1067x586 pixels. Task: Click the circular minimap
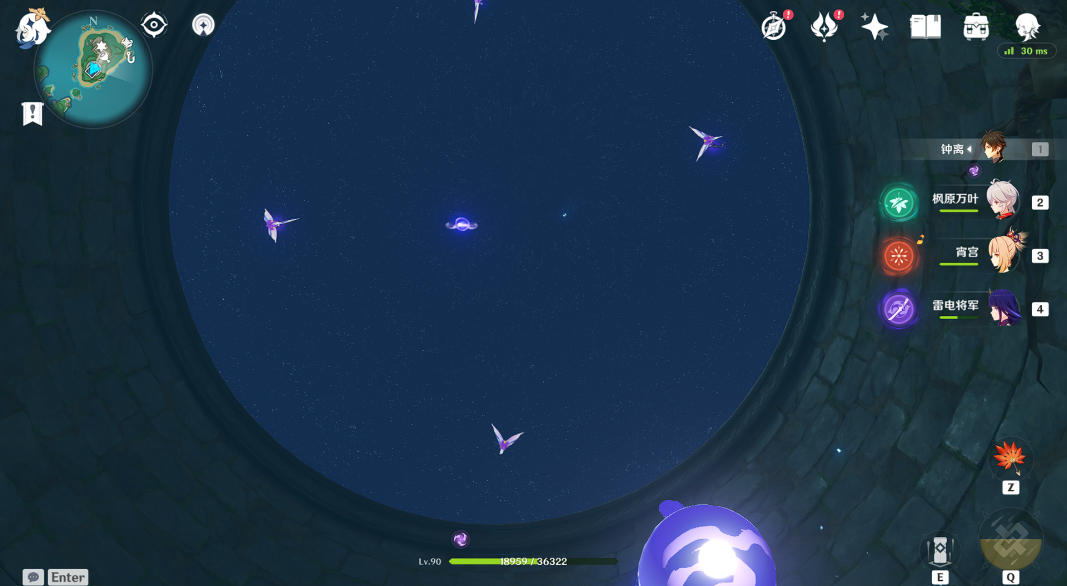(x=93, y=69)
